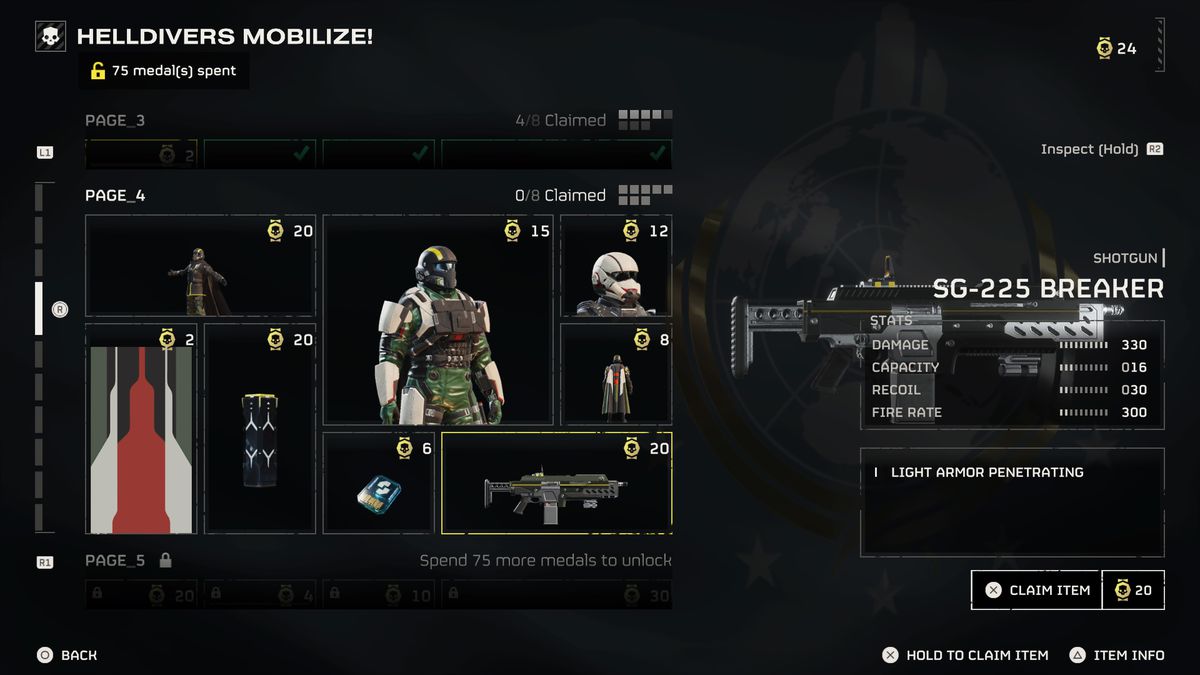Select the cape item costing 8 medals
Viewport: 1200px width, 675px height.
coord(616,374)
